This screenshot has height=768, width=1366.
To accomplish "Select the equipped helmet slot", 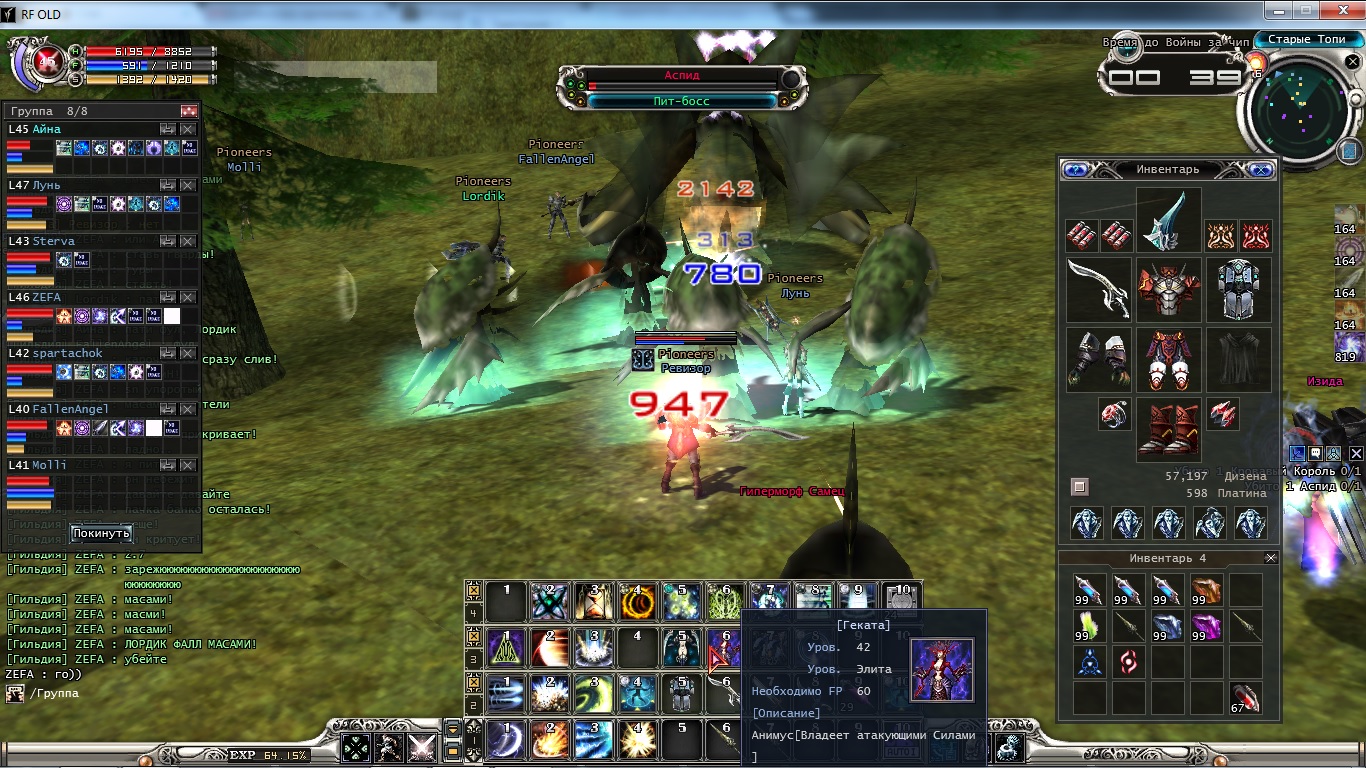I will pos(1168,221).
